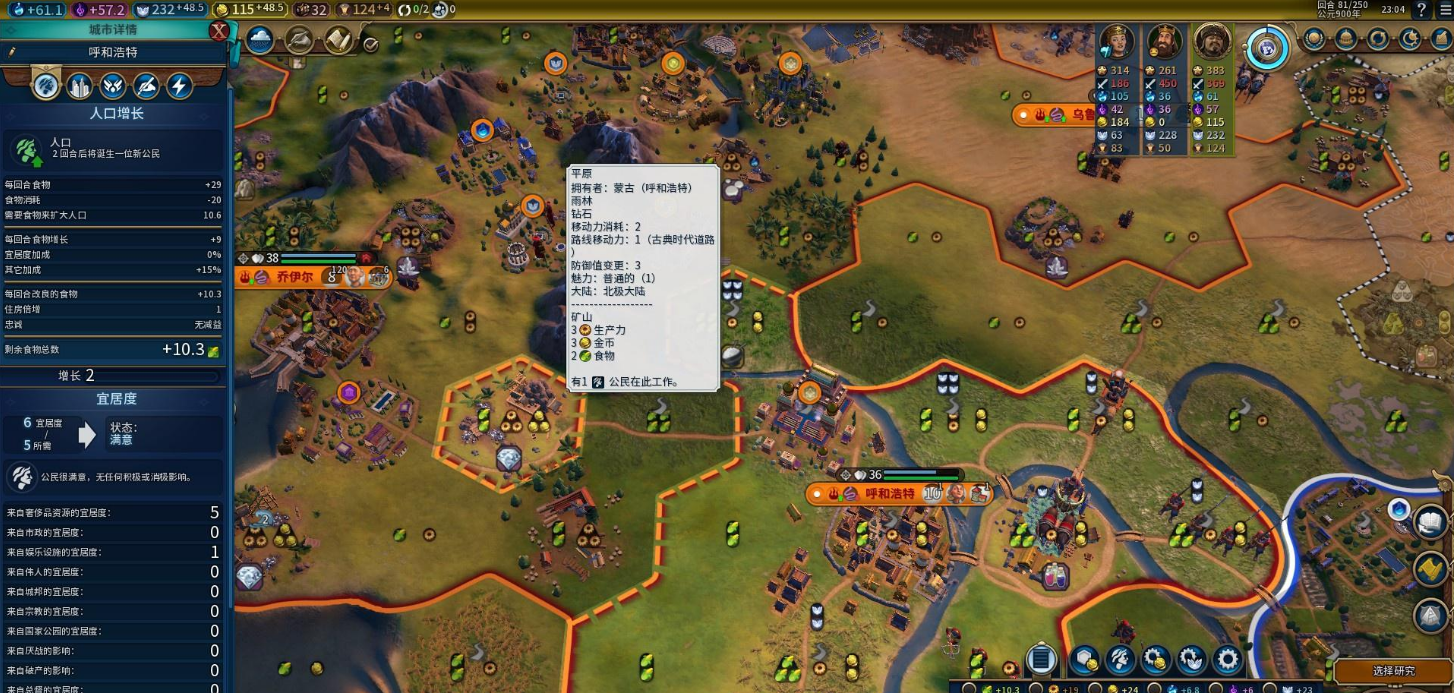Open the quill feather button in top bar
Viewport: 1454px width, 693px height.
(x=299, y=40)
